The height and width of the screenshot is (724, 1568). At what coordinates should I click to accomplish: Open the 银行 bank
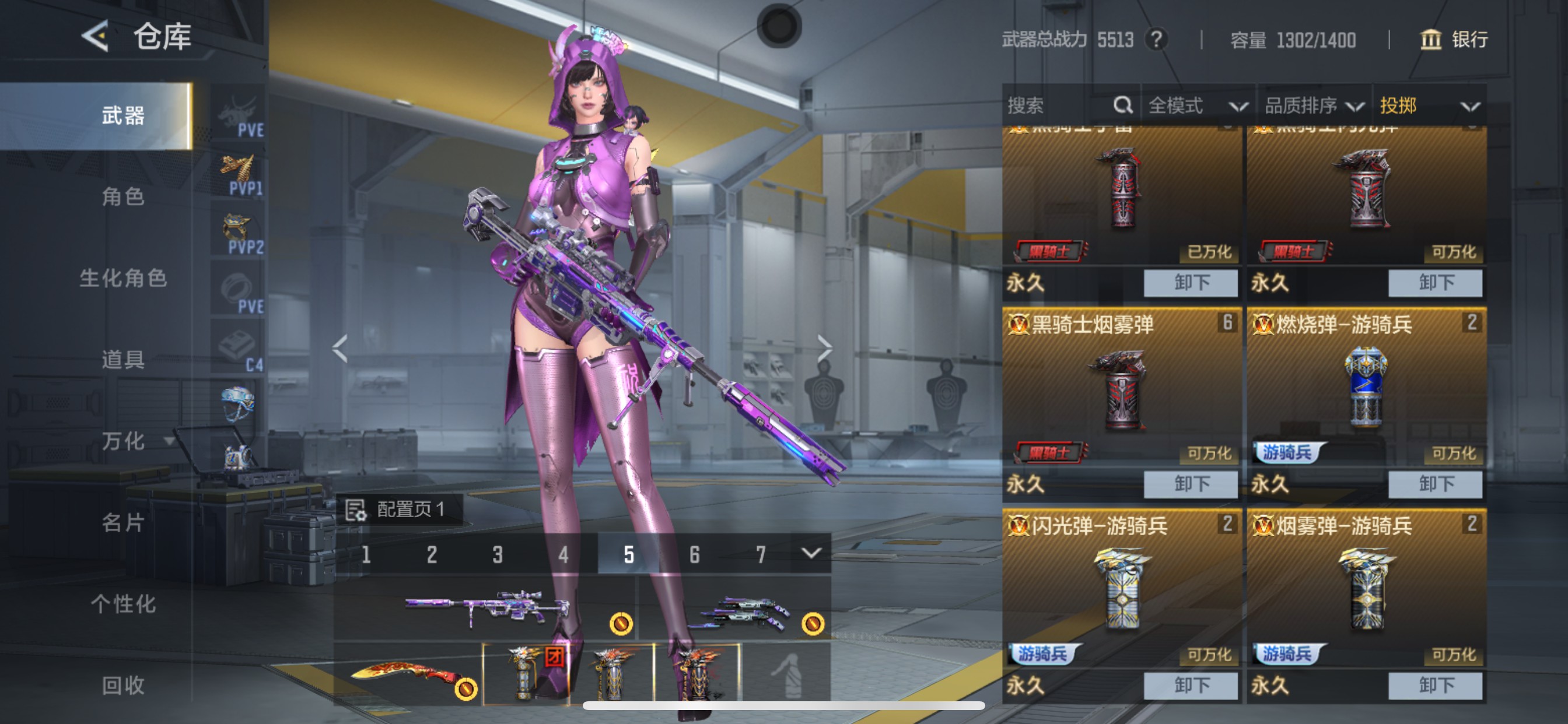pos(1454,40)
